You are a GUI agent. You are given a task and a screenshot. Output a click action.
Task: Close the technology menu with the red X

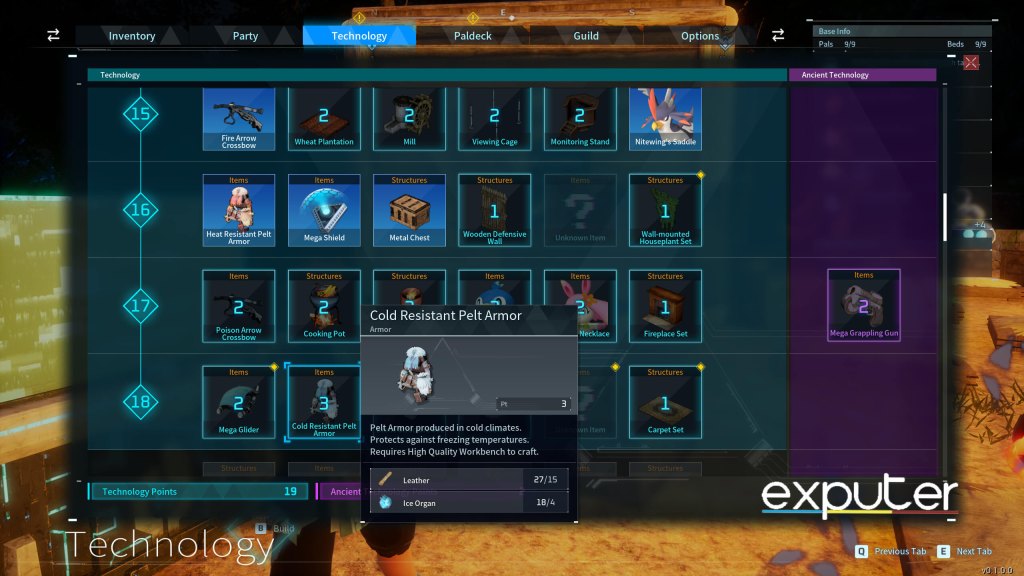click(x=970, y=62)
